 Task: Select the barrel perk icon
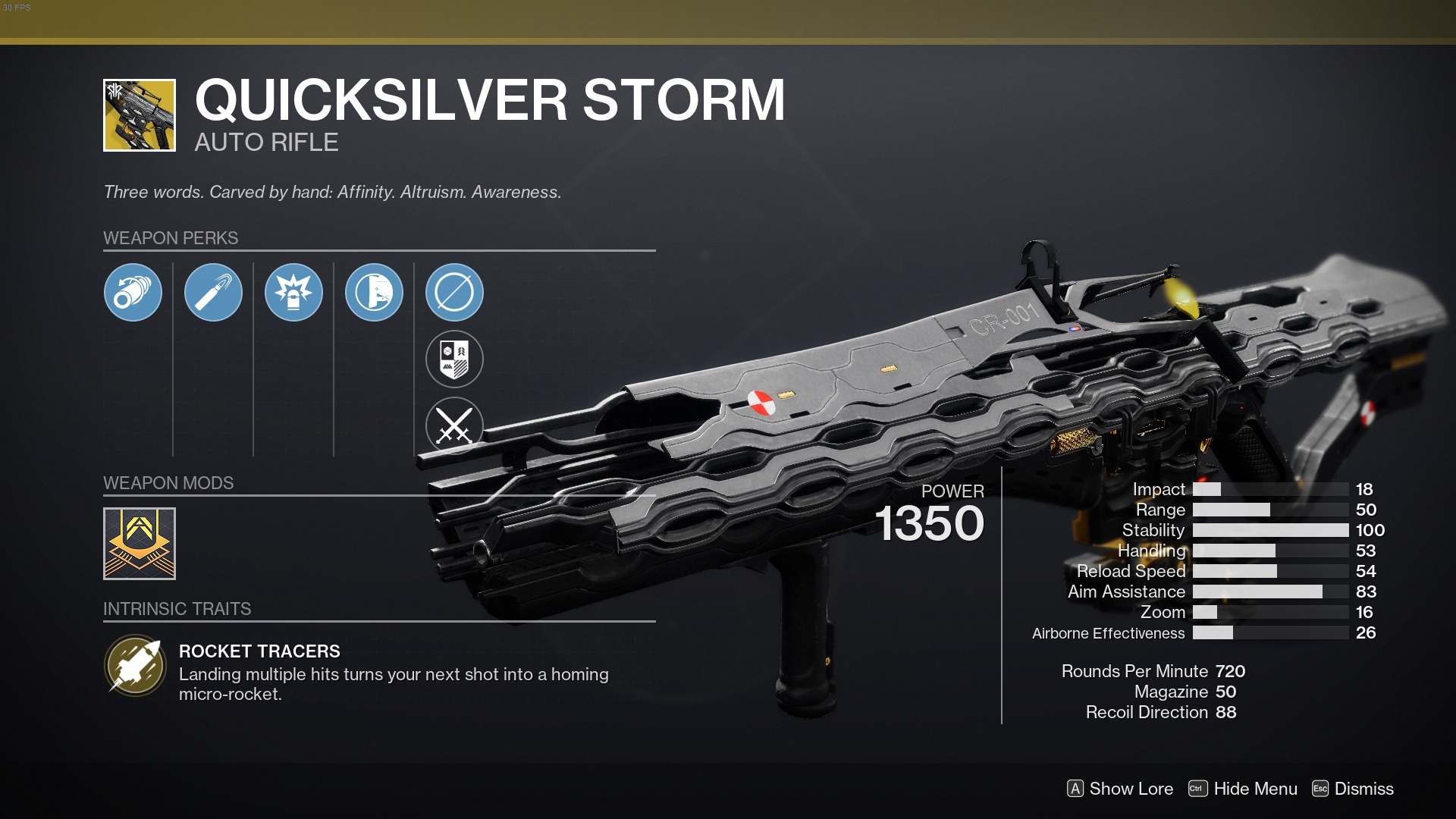133,292
